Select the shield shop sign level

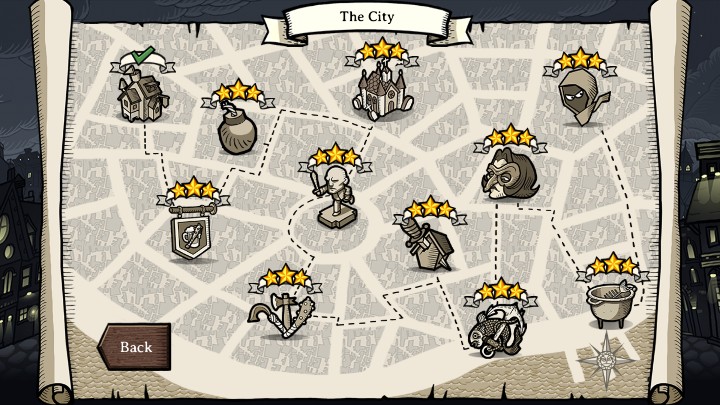[x=194, y=232]
